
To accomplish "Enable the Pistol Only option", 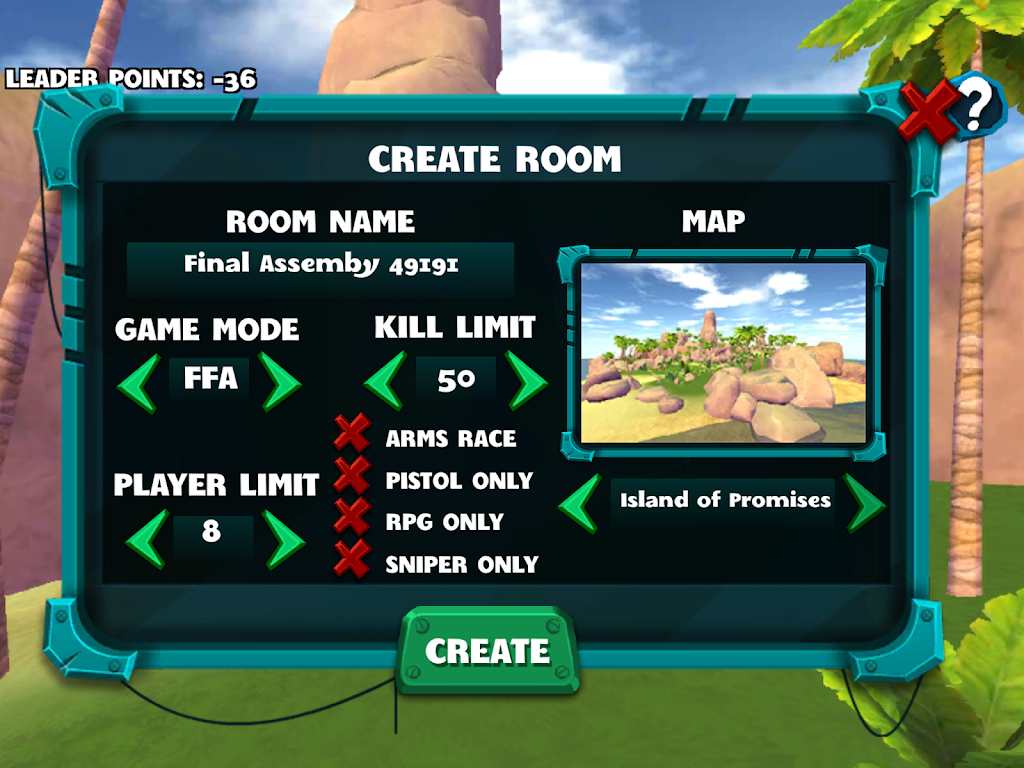I will click(352, 477).
